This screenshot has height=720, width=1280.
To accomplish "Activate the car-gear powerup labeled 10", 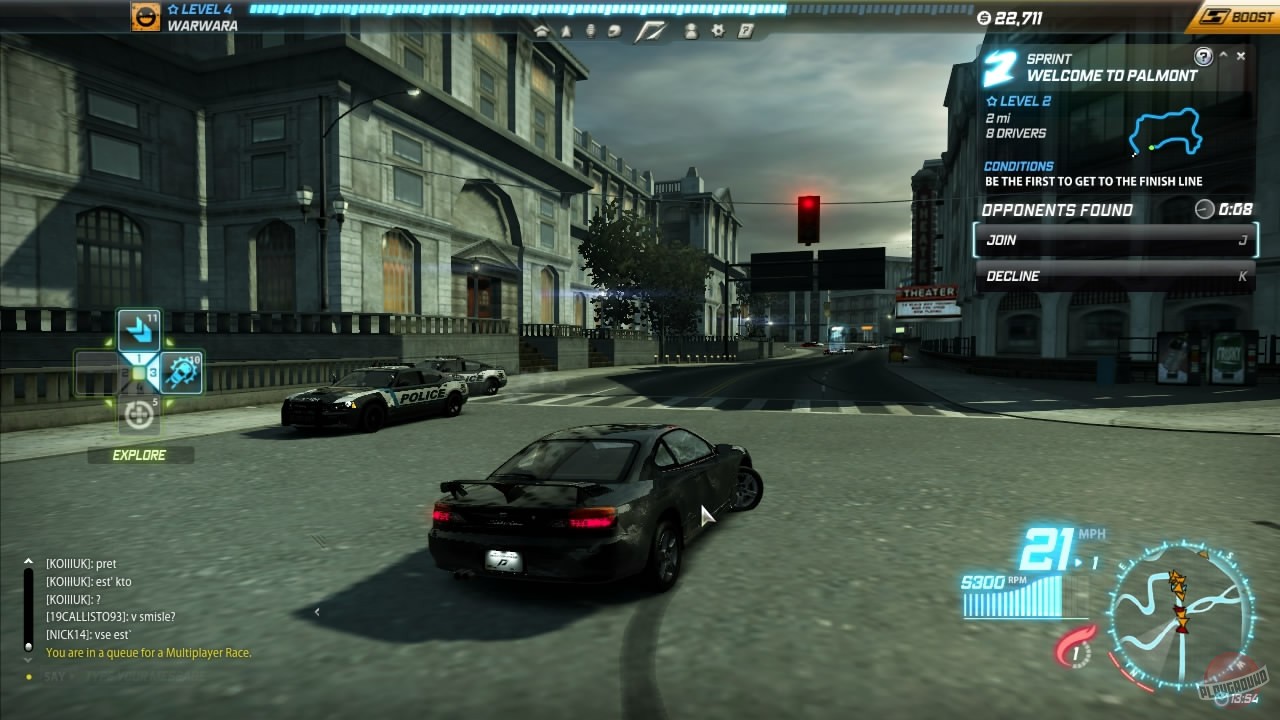I will click(181, 373).
